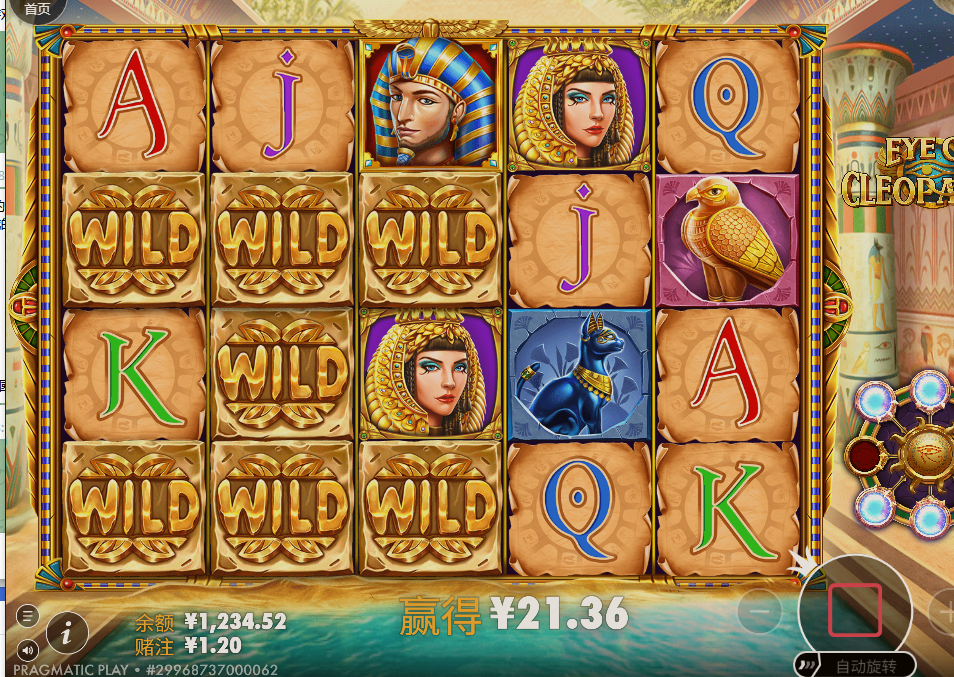The width and height of the screenshot is (954, 677).
Task: Show the game info 'i' button
Action: tap(67, 632)
